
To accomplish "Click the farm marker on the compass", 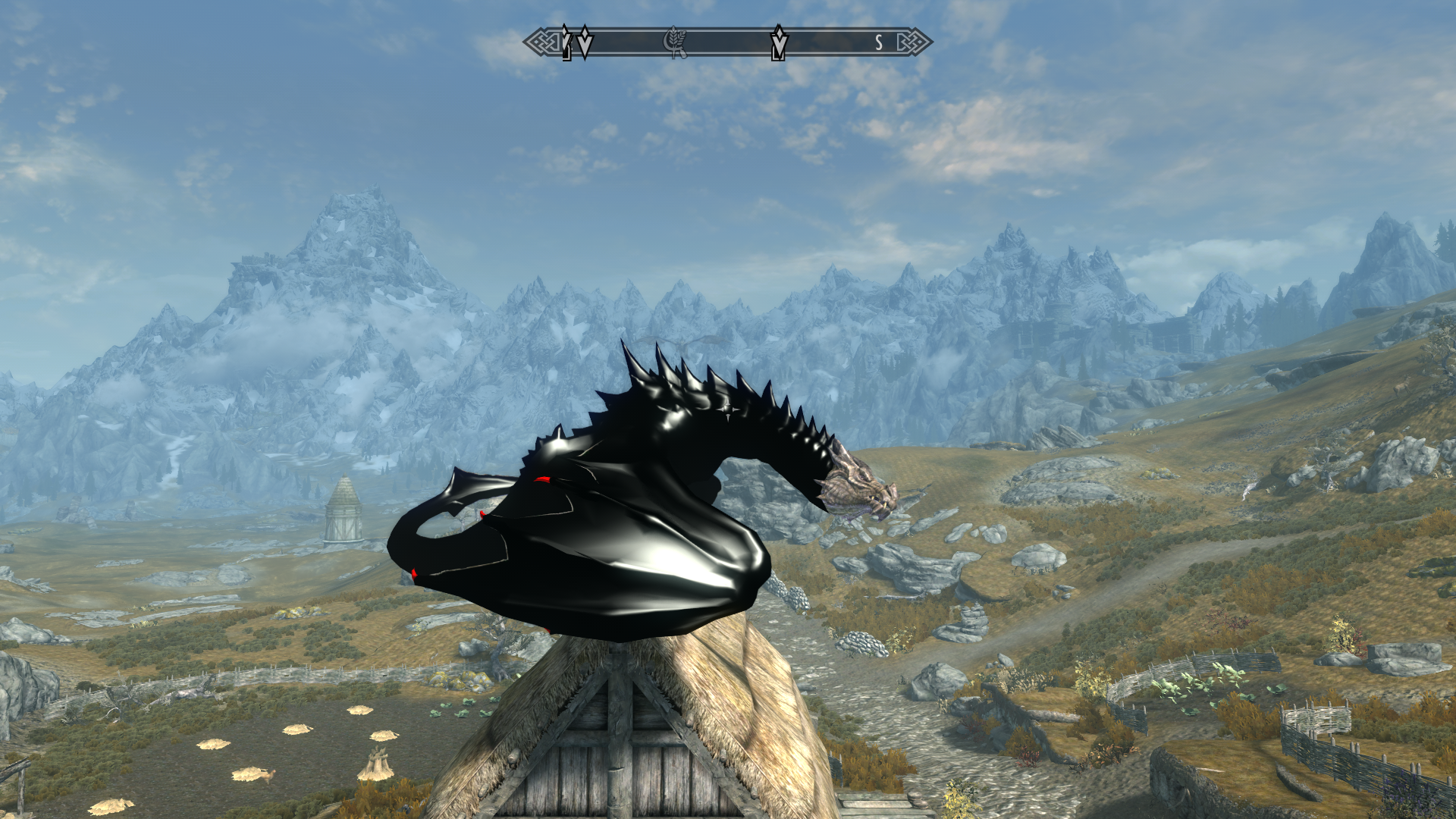I will pos(674,42).
